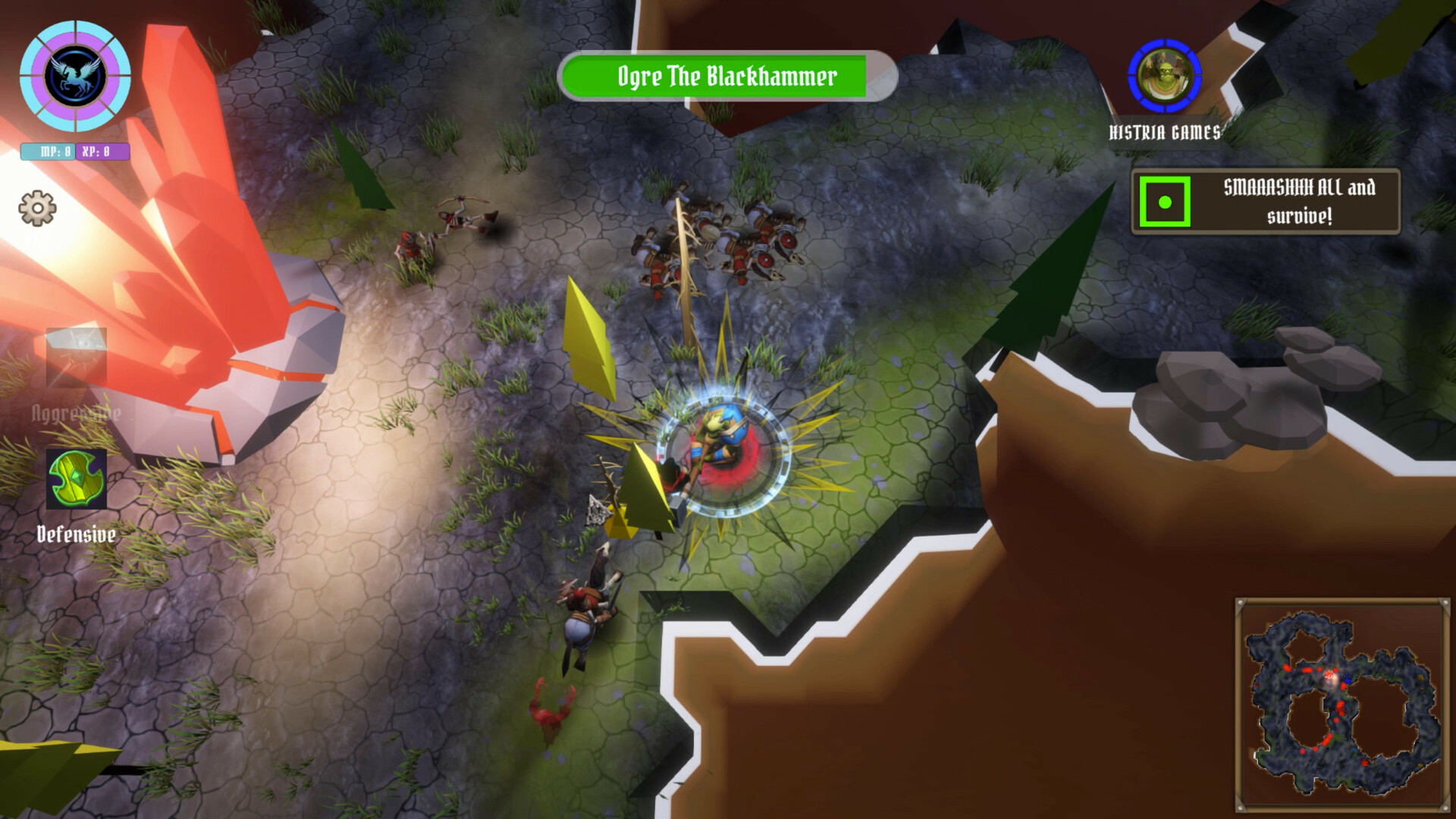The height and width of the screenshot is (819, 1456).
Task: Click the Pegasus player portrait emblem
Action: [x=76, y=76]
